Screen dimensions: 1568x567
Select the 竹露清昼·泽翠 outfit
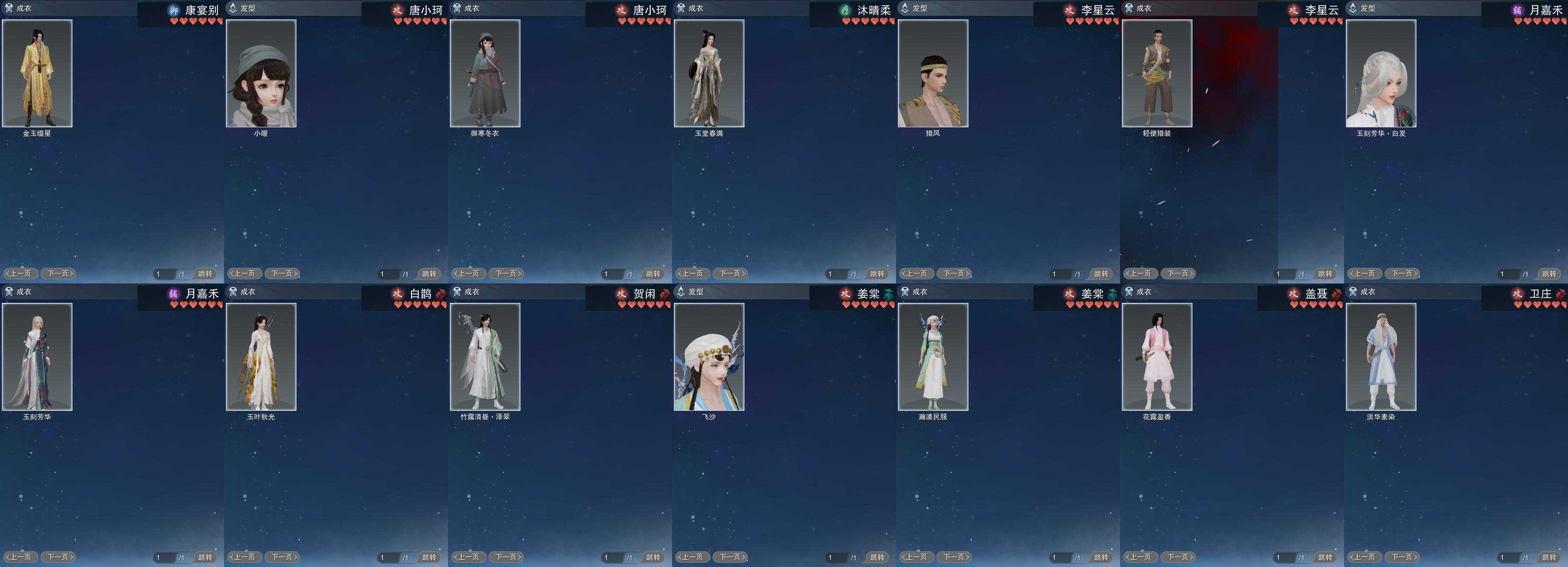pyautogui.click(x=485, y=356)
